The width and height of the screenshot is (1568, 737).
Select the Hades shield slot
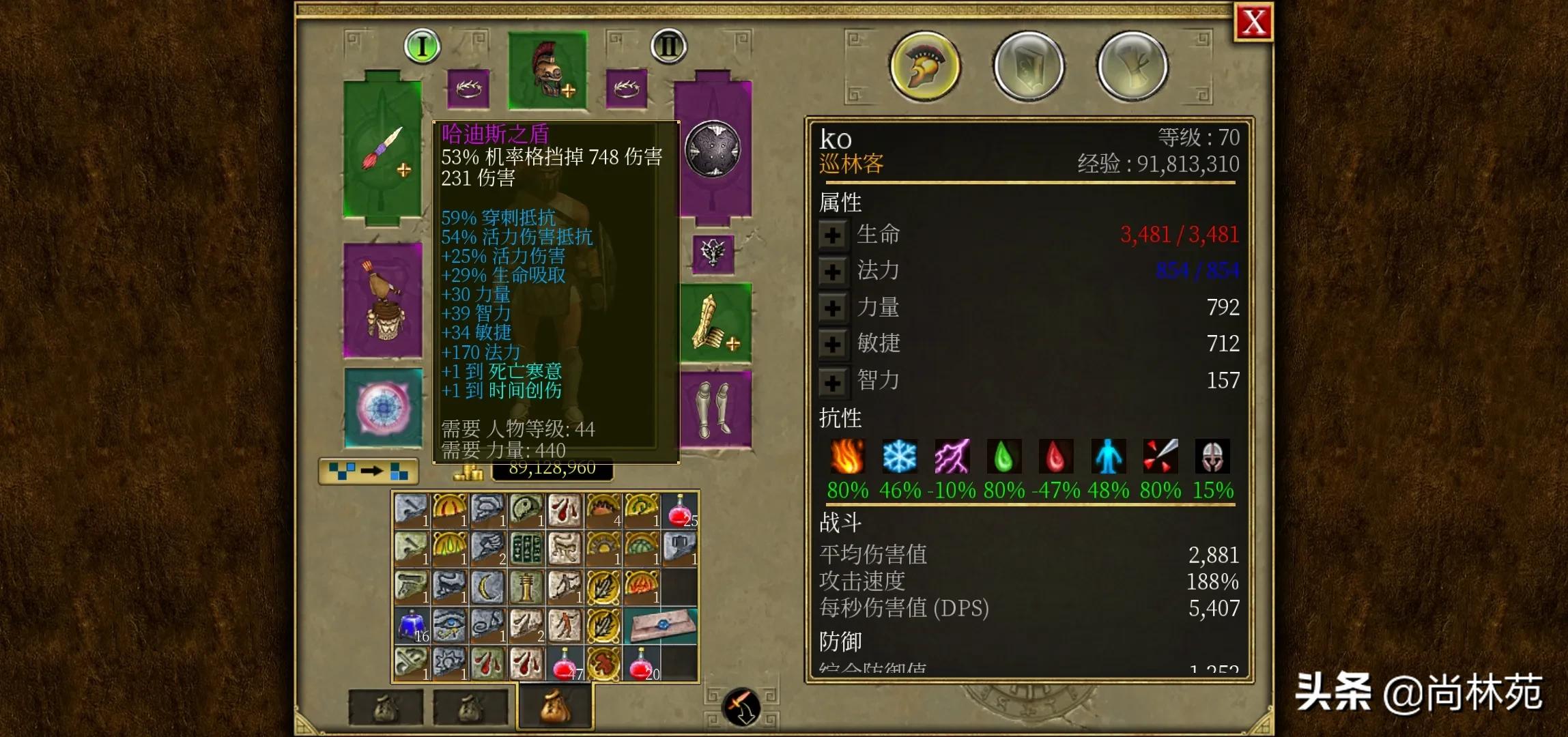coord(713,149)
